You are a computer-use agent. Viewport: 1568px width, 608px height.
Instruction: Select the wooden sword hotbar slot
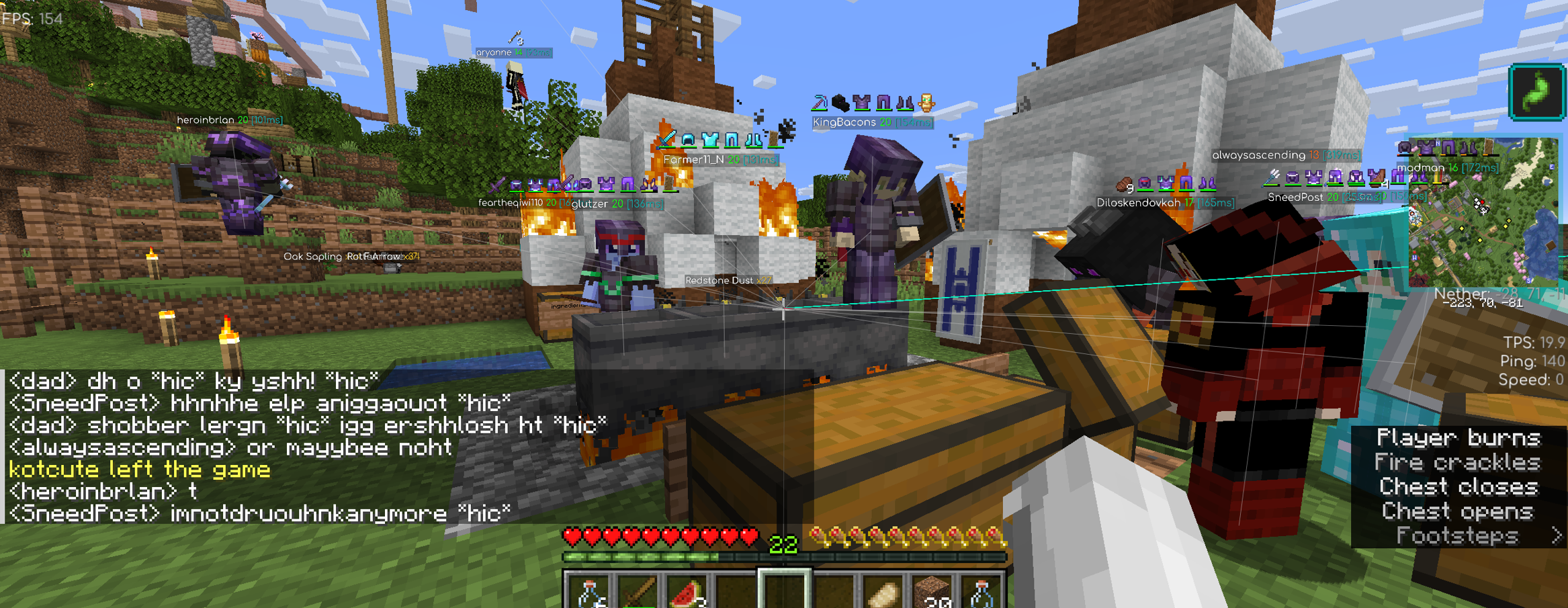(638, 593)
